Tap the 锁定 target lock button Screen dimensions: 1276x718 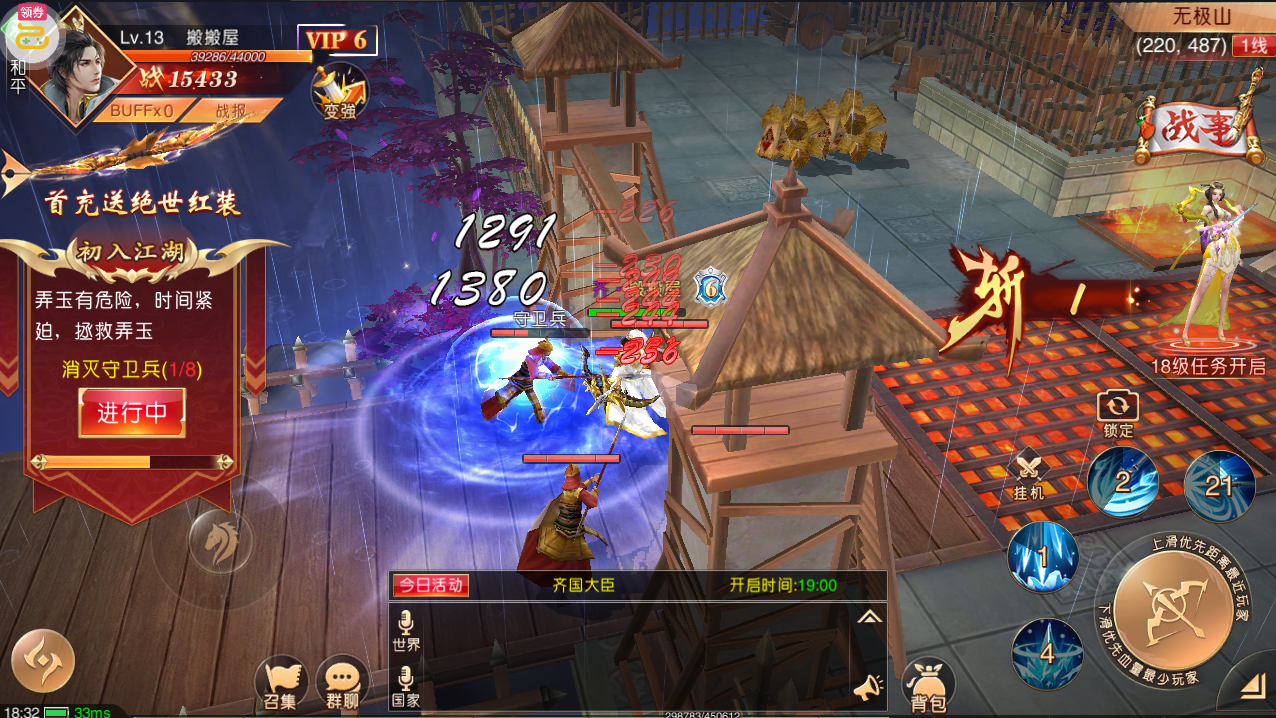pos(1118,413)
